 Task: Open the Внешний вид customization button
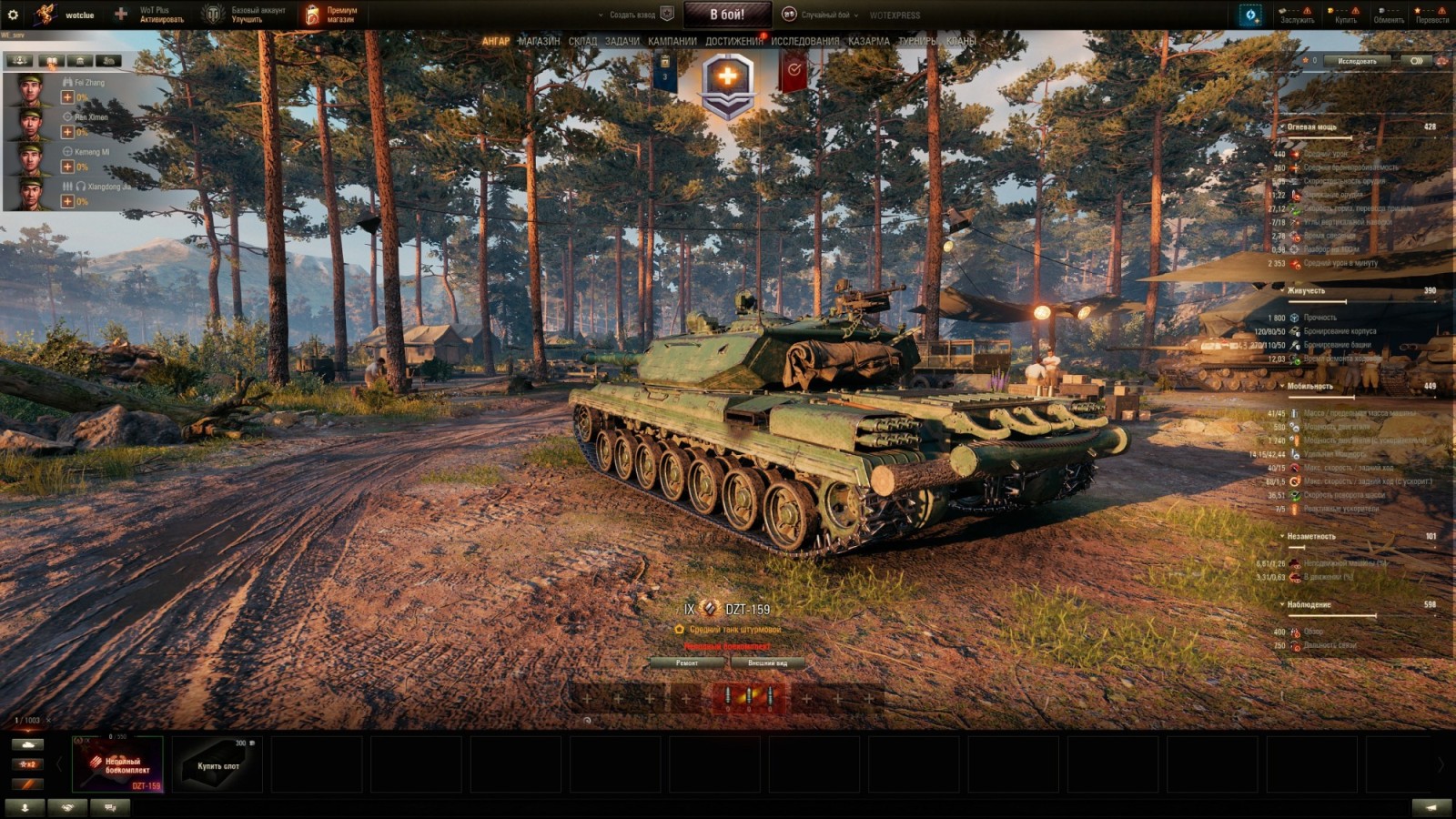pyautogui.click(x=767, y=663)
